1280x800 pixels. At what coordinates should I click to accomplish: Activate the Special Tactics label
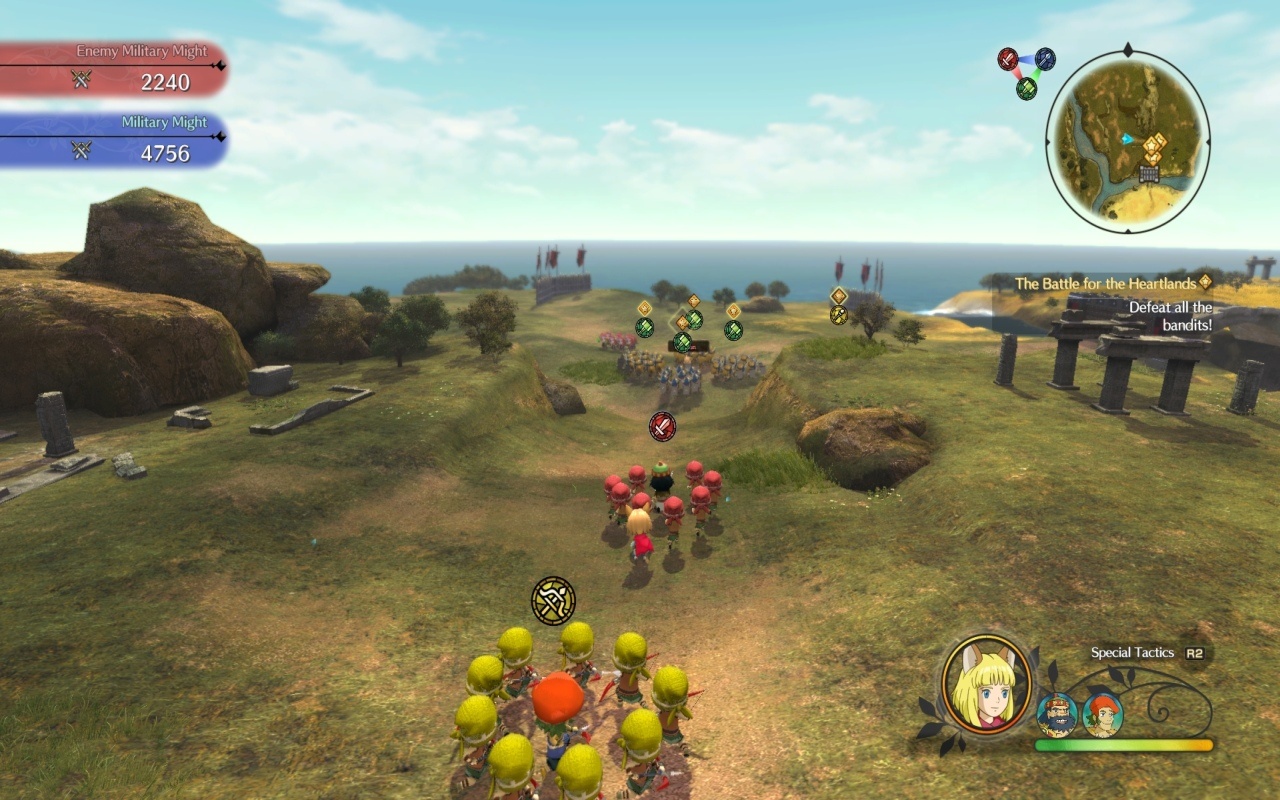point(1132,653)
